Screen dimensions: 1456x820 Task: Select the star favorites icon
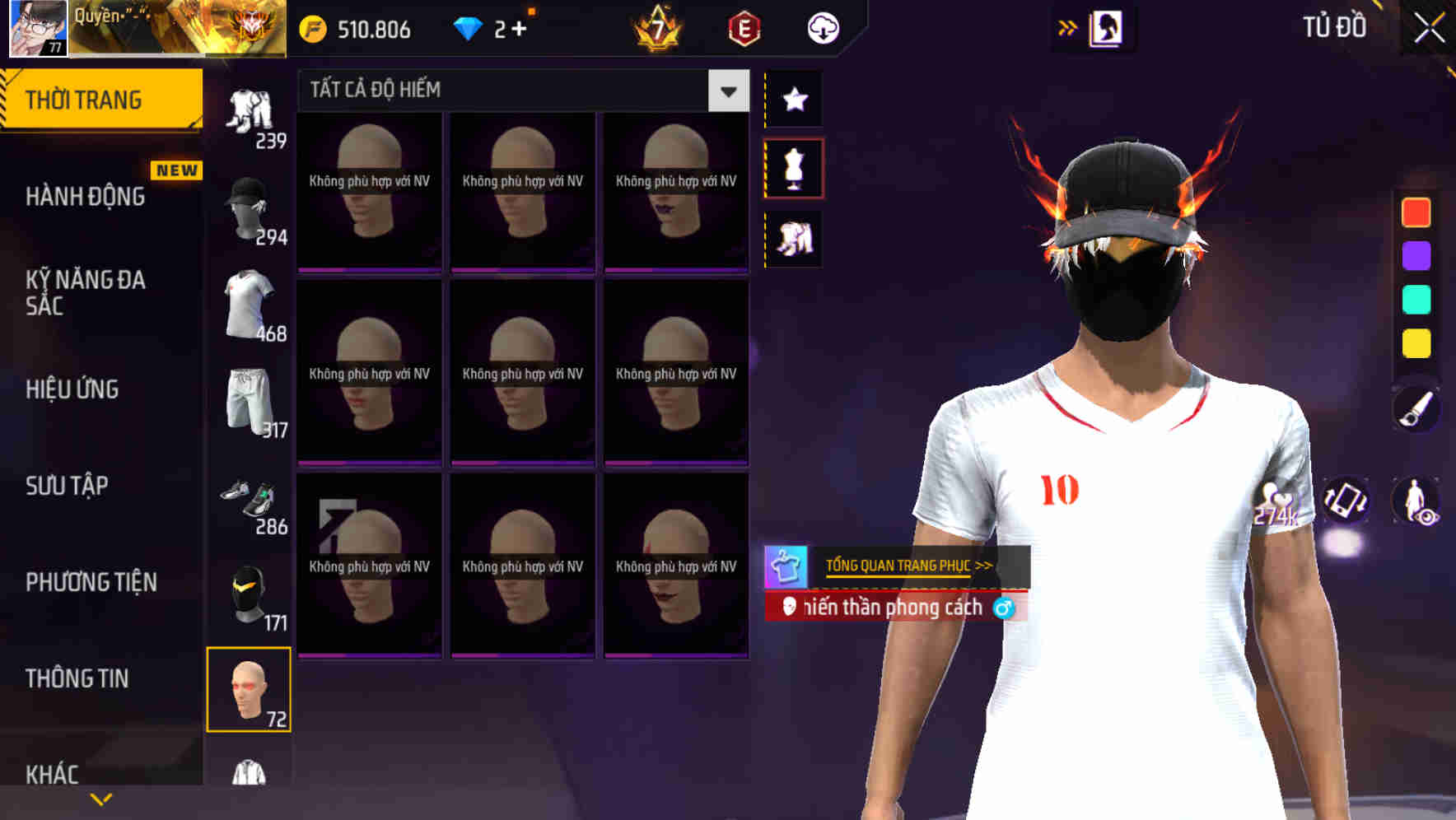coord(793,100)
